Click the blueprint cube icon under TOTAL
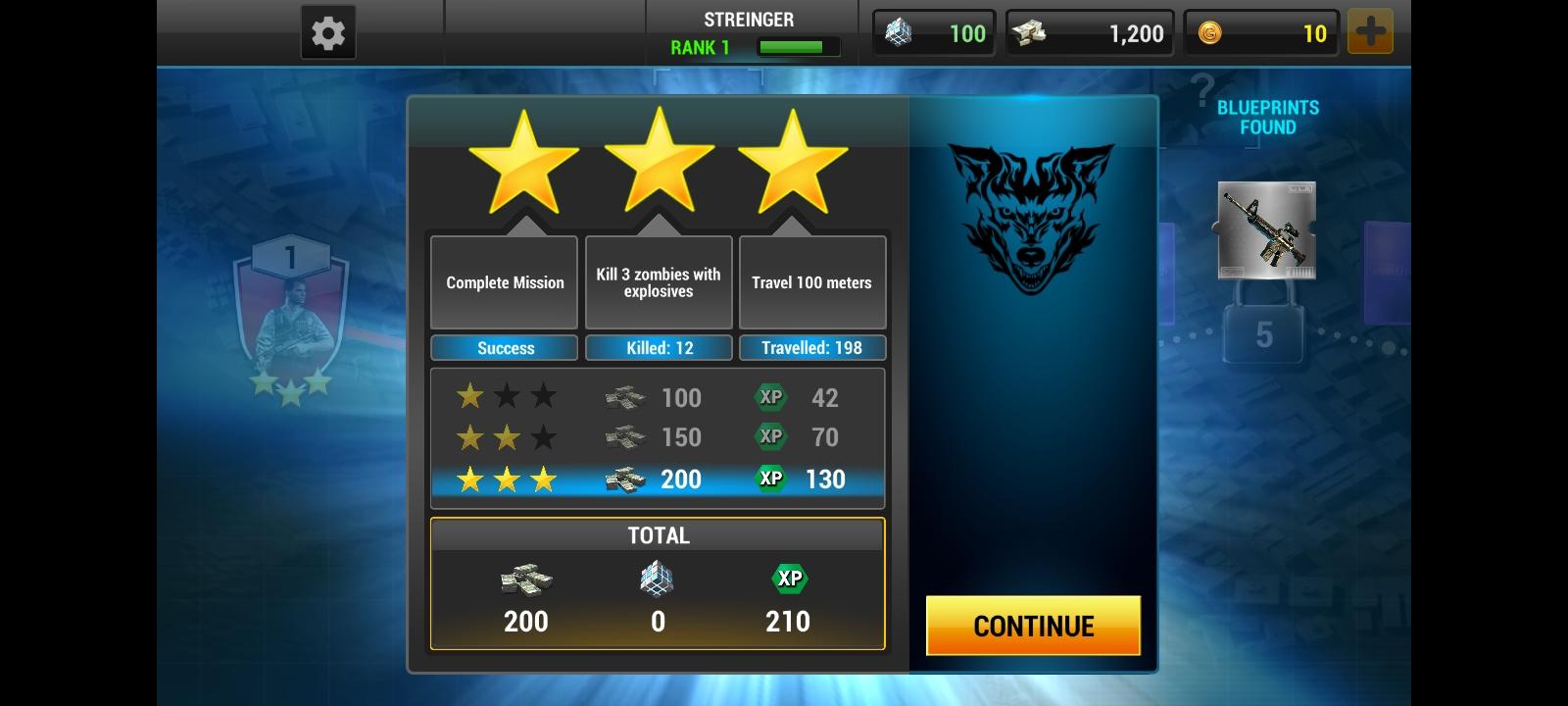Screen dimensions: 1568x706 pos(658,580)
